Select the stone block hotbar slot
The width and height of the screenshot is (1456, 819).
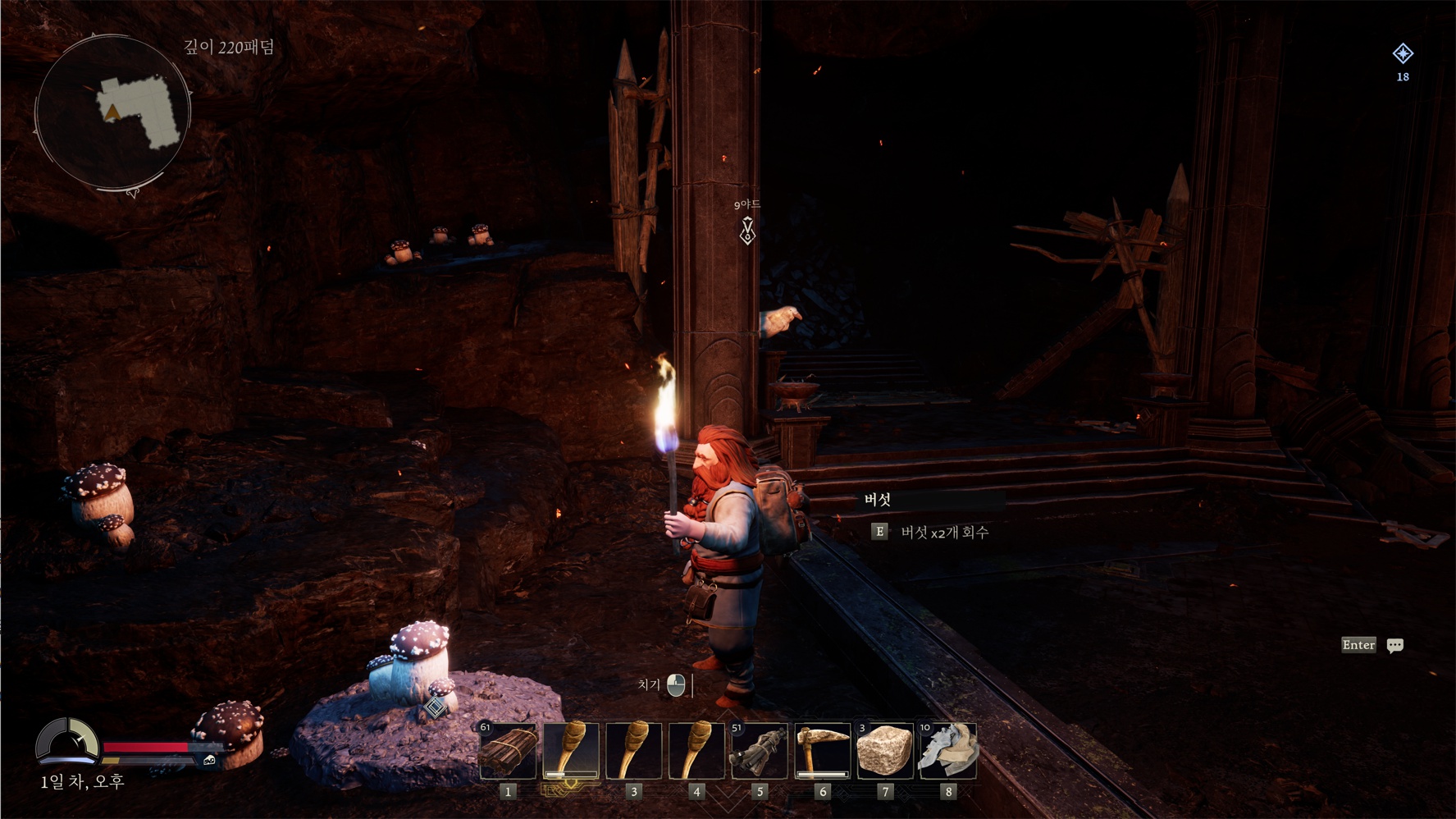884,750
